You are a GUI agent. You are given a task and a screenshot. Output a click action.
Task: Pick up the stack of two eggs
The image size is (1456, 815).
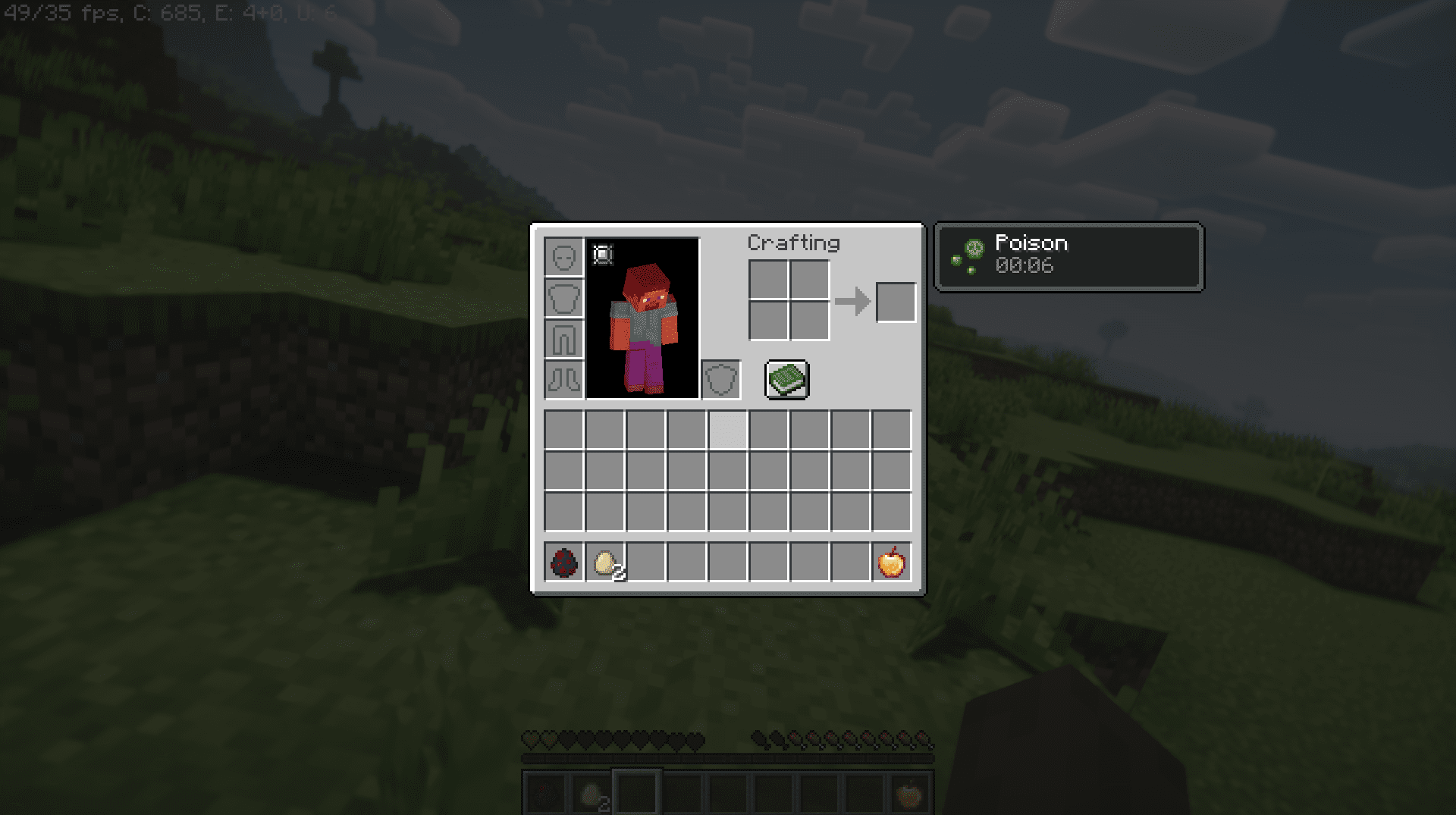(603, 564)
